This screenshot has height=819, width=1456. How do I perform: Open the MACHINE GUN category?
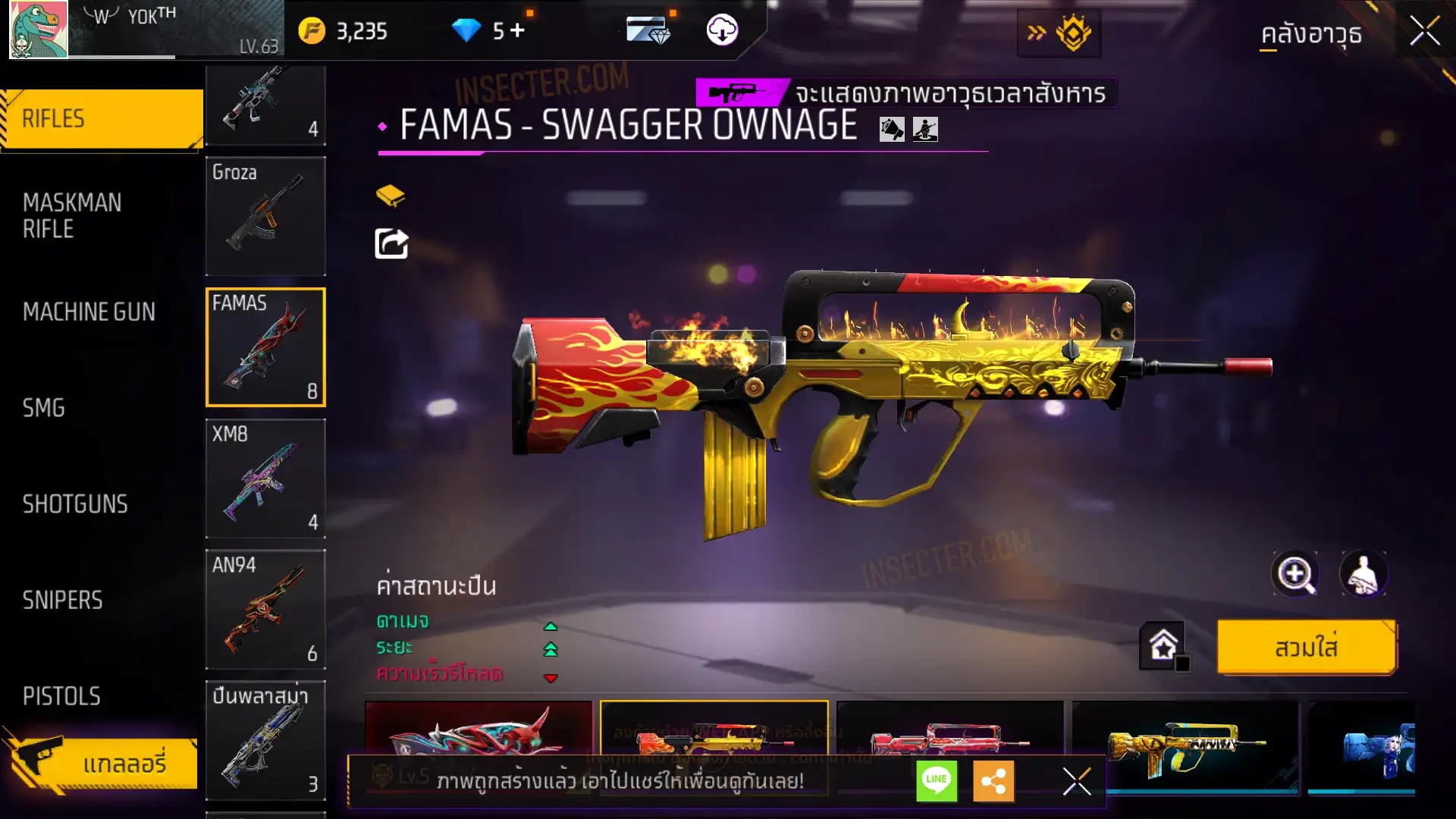coord(89,312)
